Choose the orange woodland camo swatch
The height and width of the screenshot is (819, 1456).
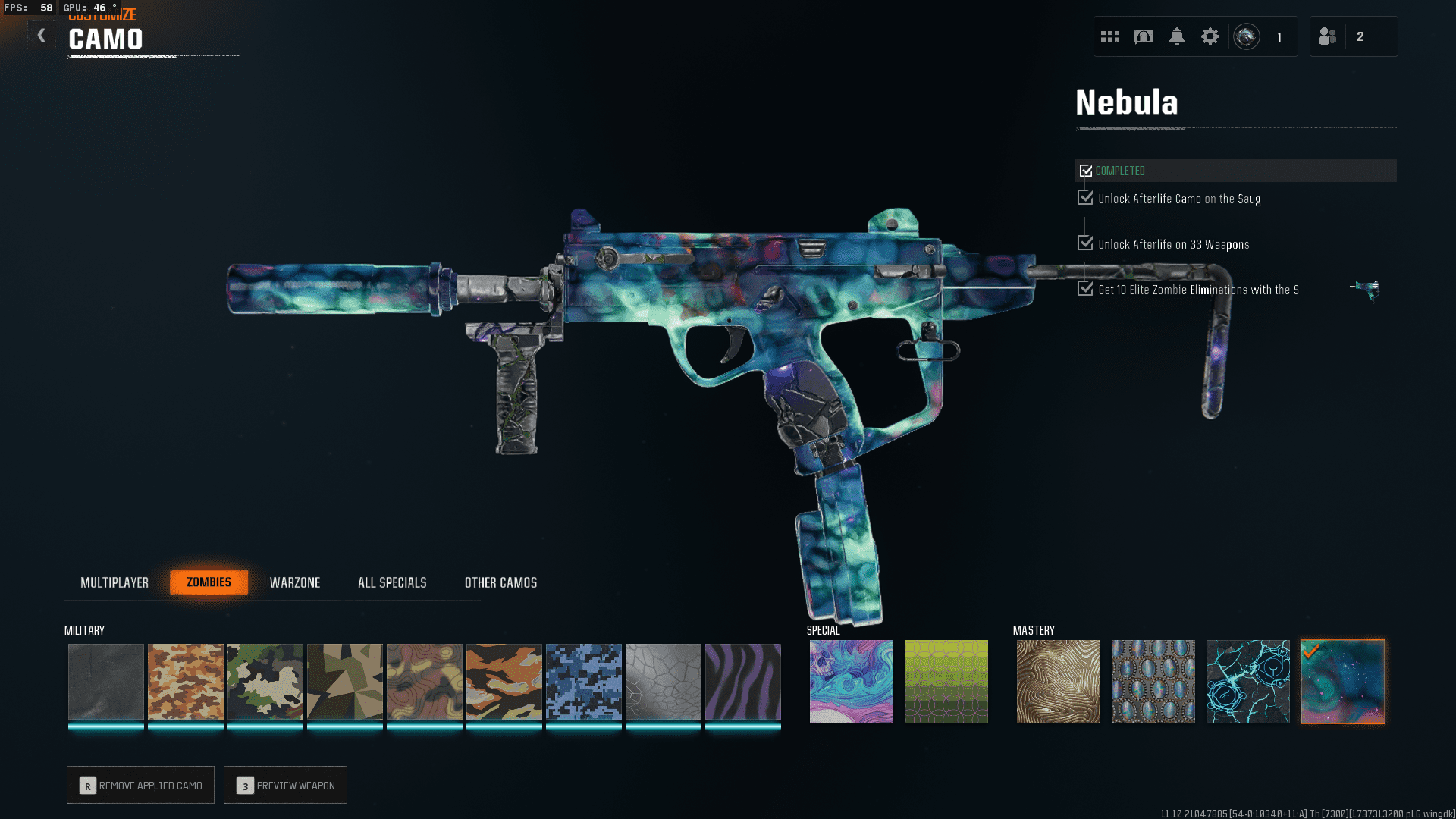(x=186, y=682)
